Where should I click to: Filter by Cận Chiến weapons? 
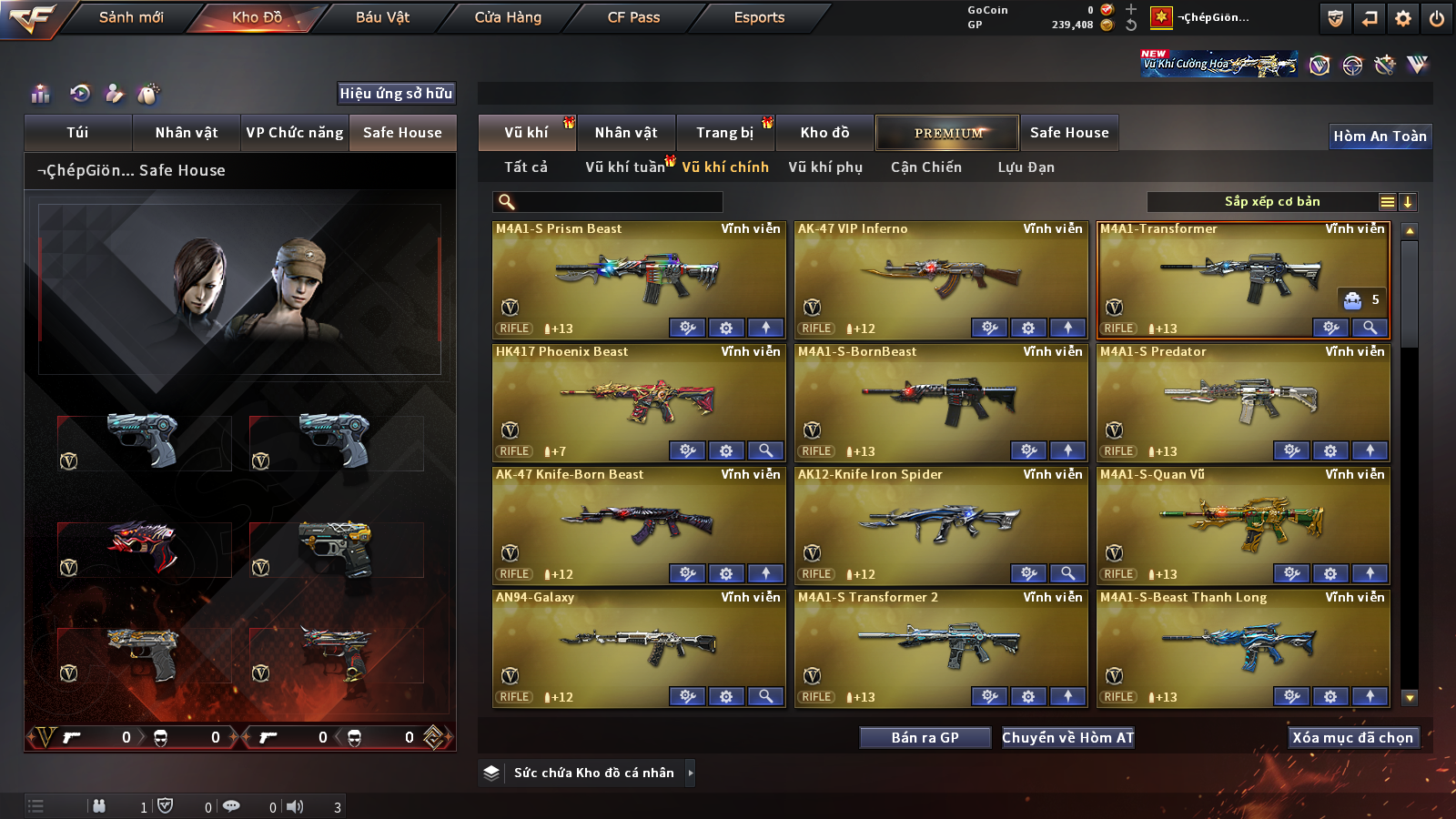point(925,167)
